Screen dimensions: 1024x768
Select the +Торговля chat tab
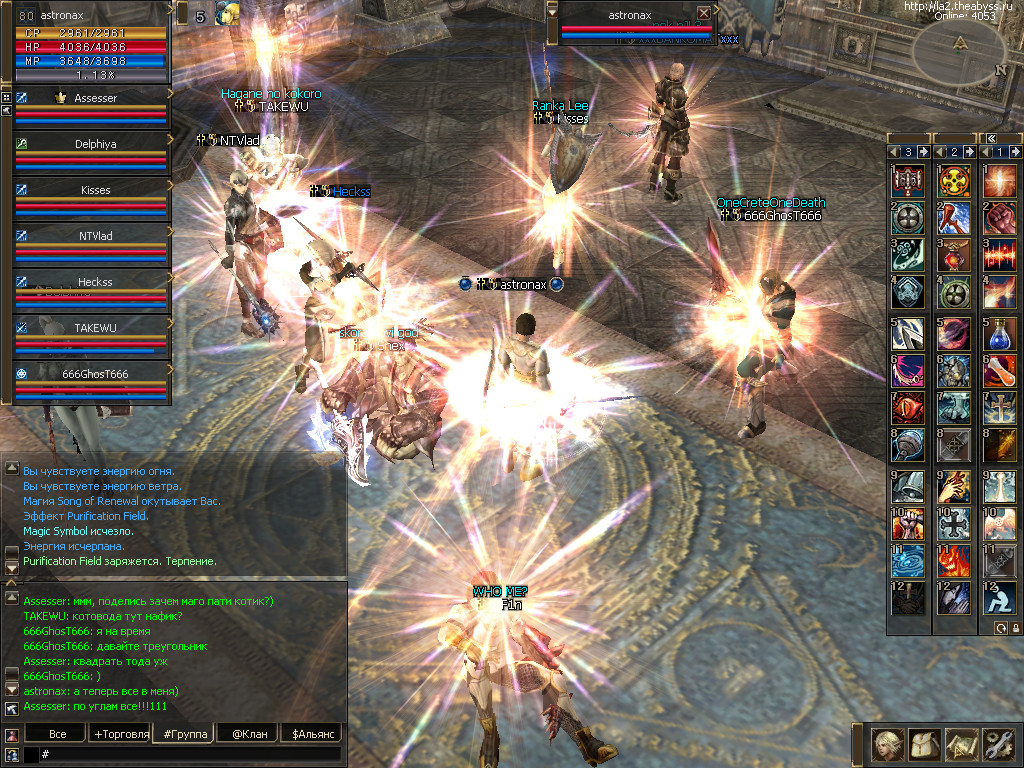(120, 734)
